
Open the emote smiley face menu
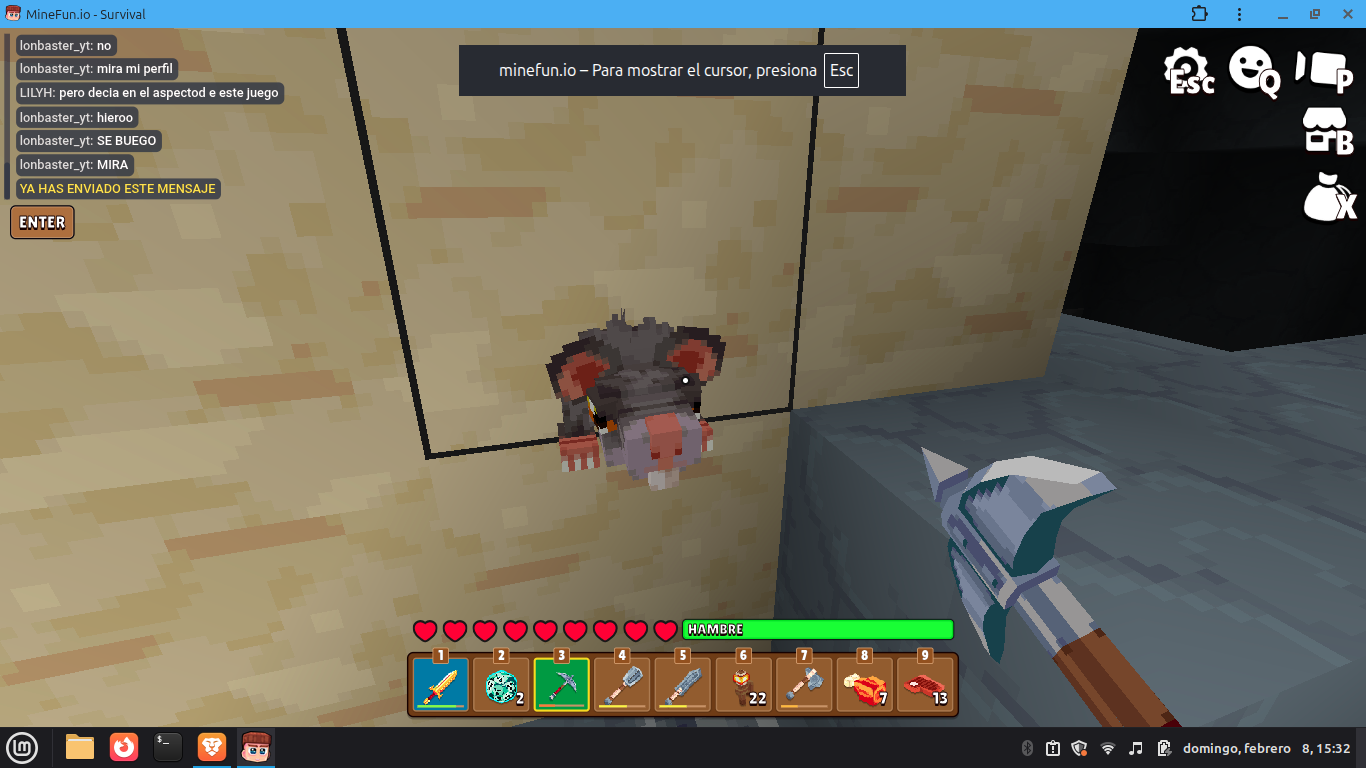pyautogui.click(x=1253, y=70)
